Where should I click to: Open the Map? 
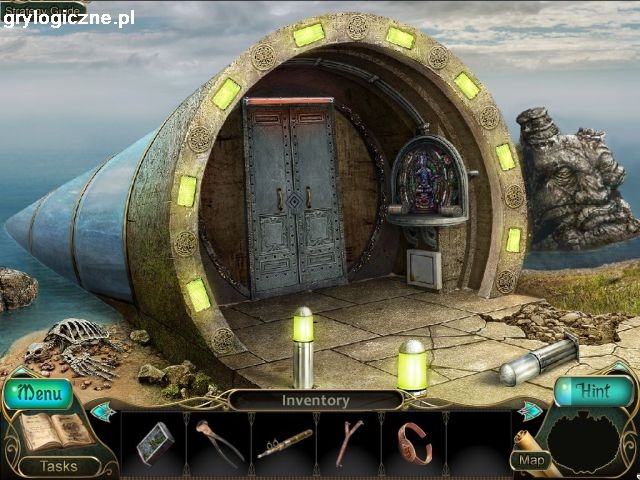pyautogui.click(x=529, y=460)
